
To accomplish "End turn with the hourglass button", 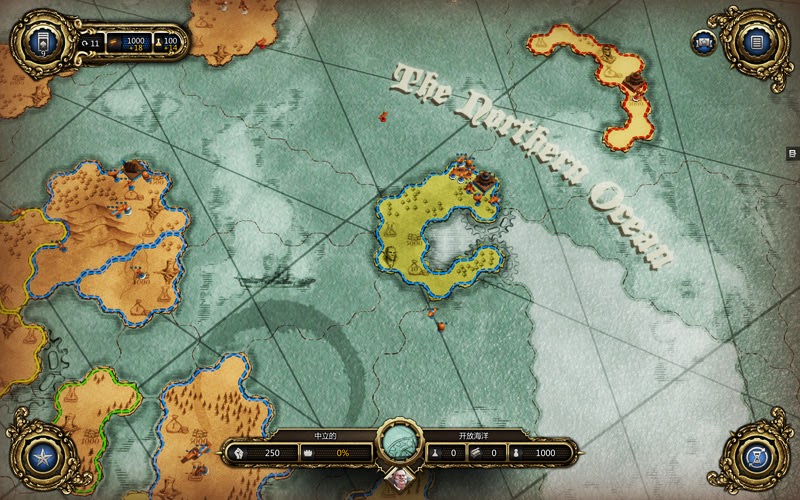I will pos(757,458).
